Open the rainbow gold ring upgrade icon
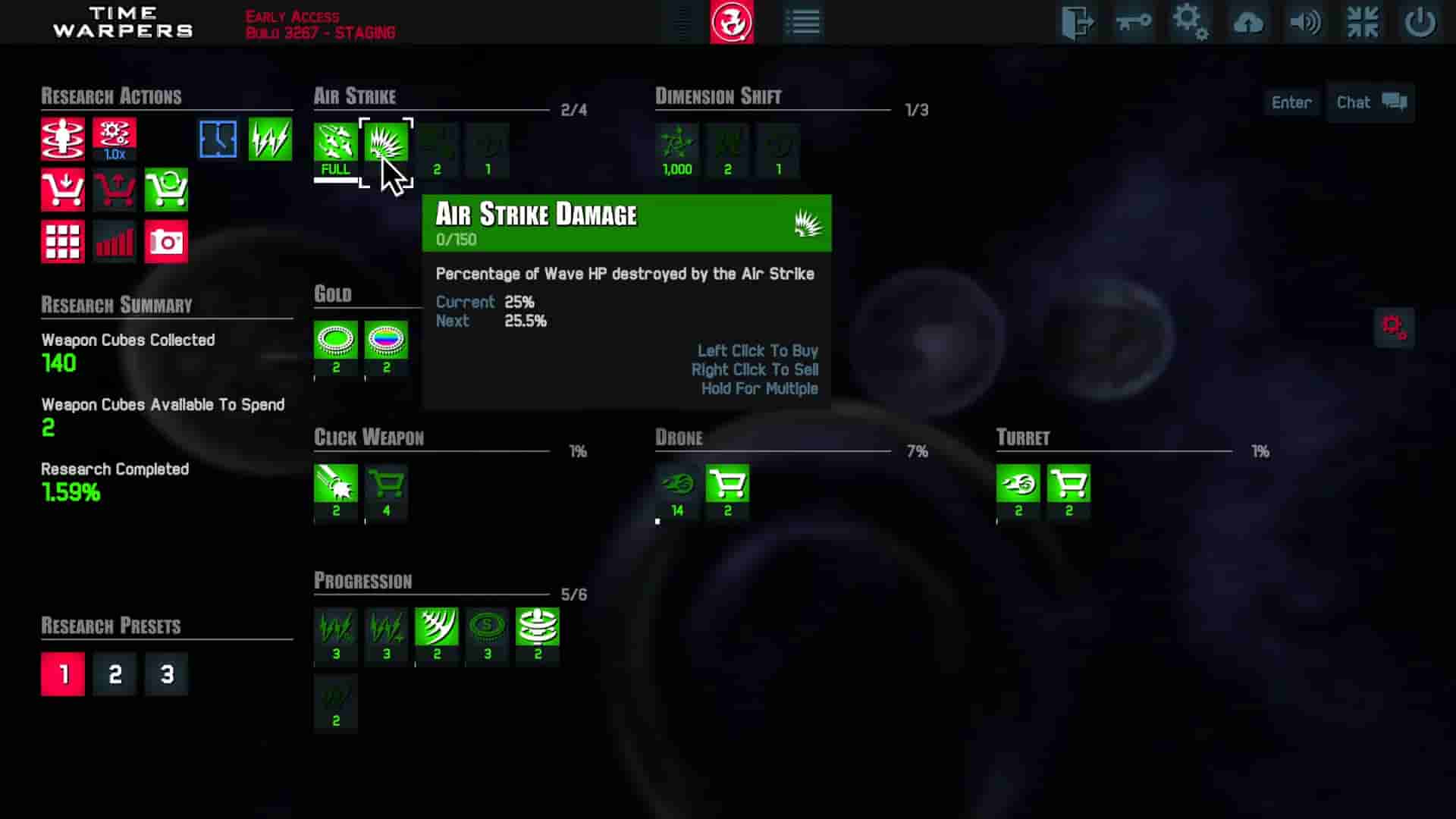This screenshot has height=819, width=1456. pos(386,341)
